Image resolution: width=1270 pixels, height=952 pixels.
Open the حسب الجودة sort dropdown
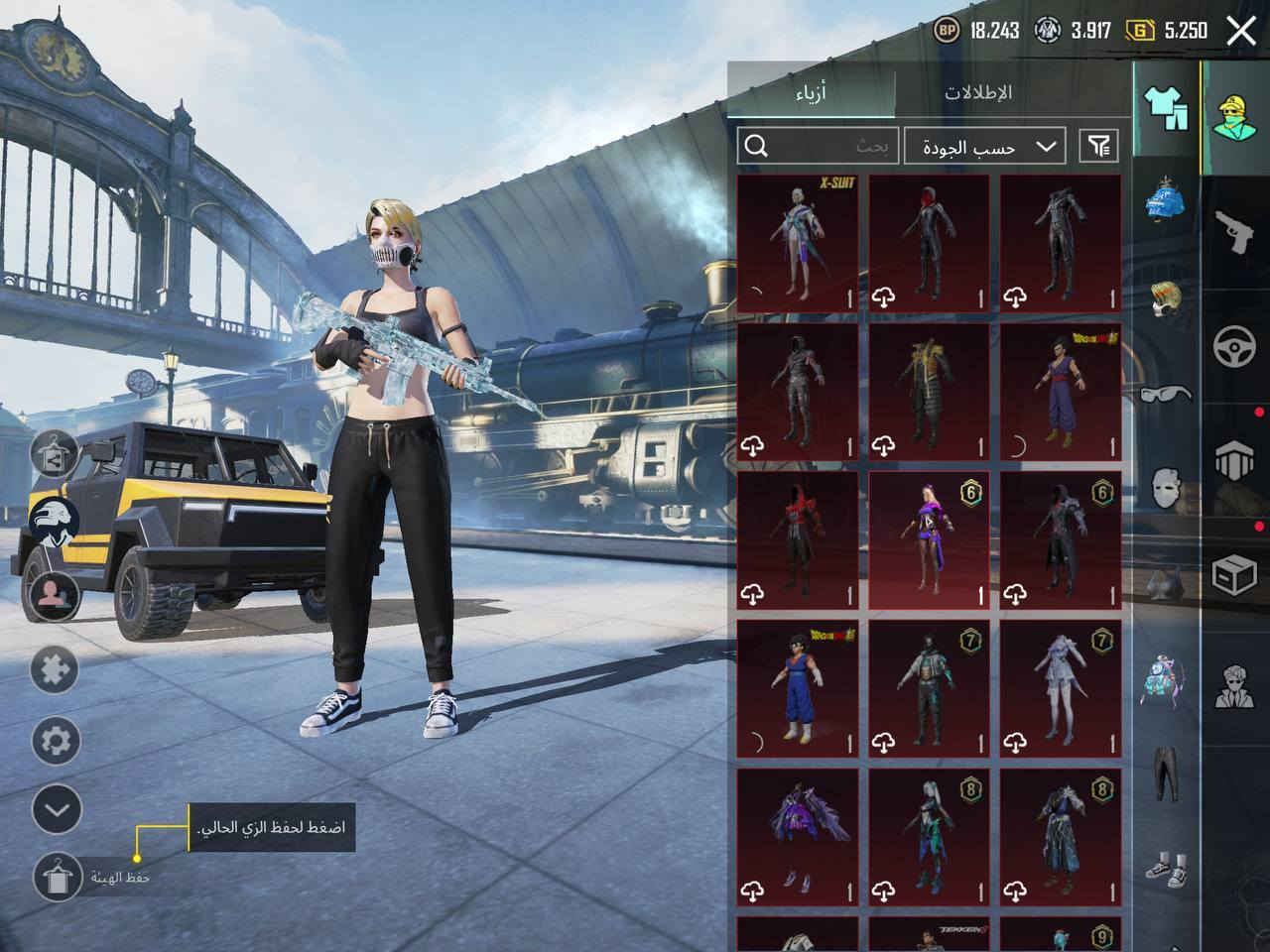point(985,147)
